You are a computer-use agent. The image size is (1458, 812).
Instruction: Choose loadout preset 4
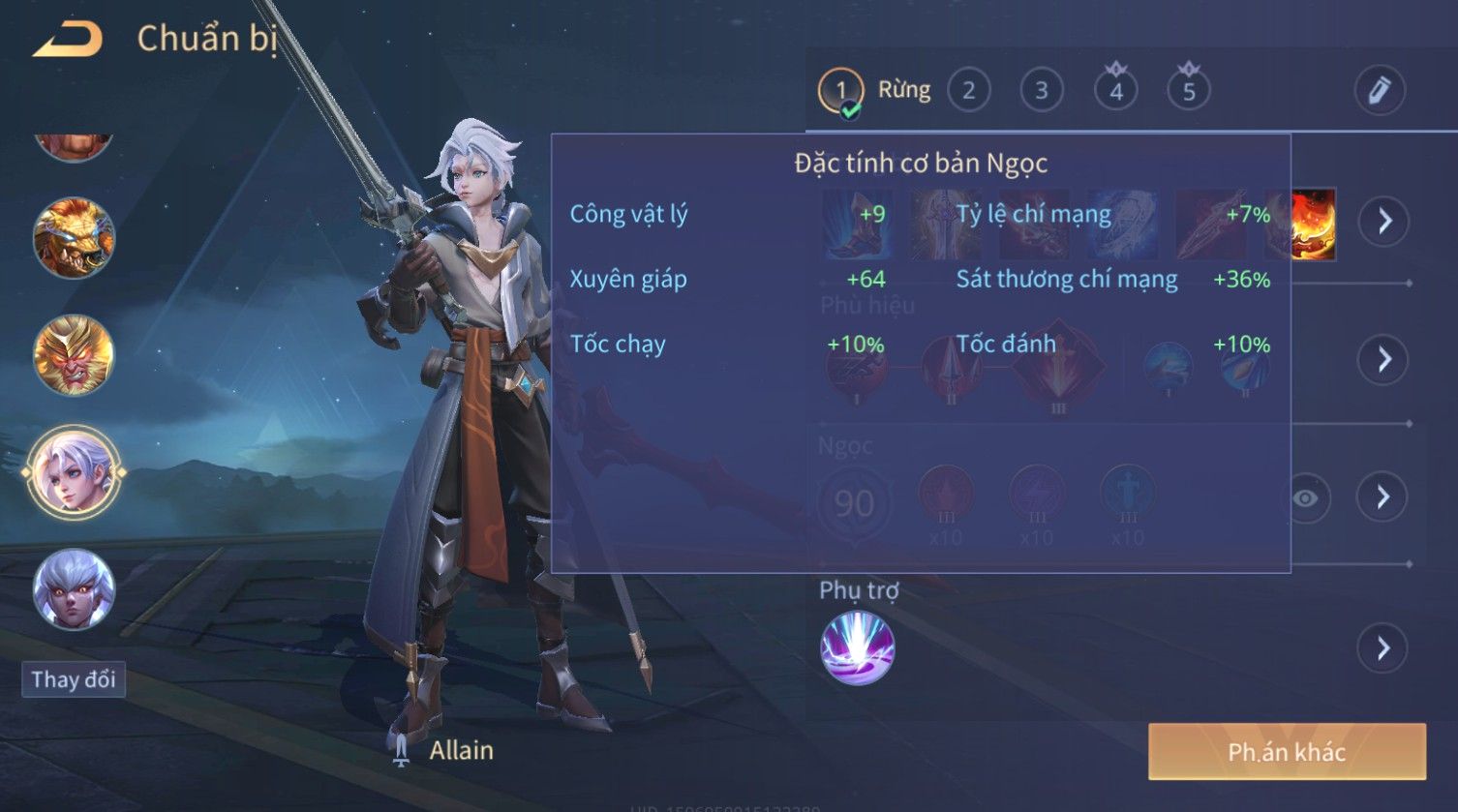coord(1116,91)
